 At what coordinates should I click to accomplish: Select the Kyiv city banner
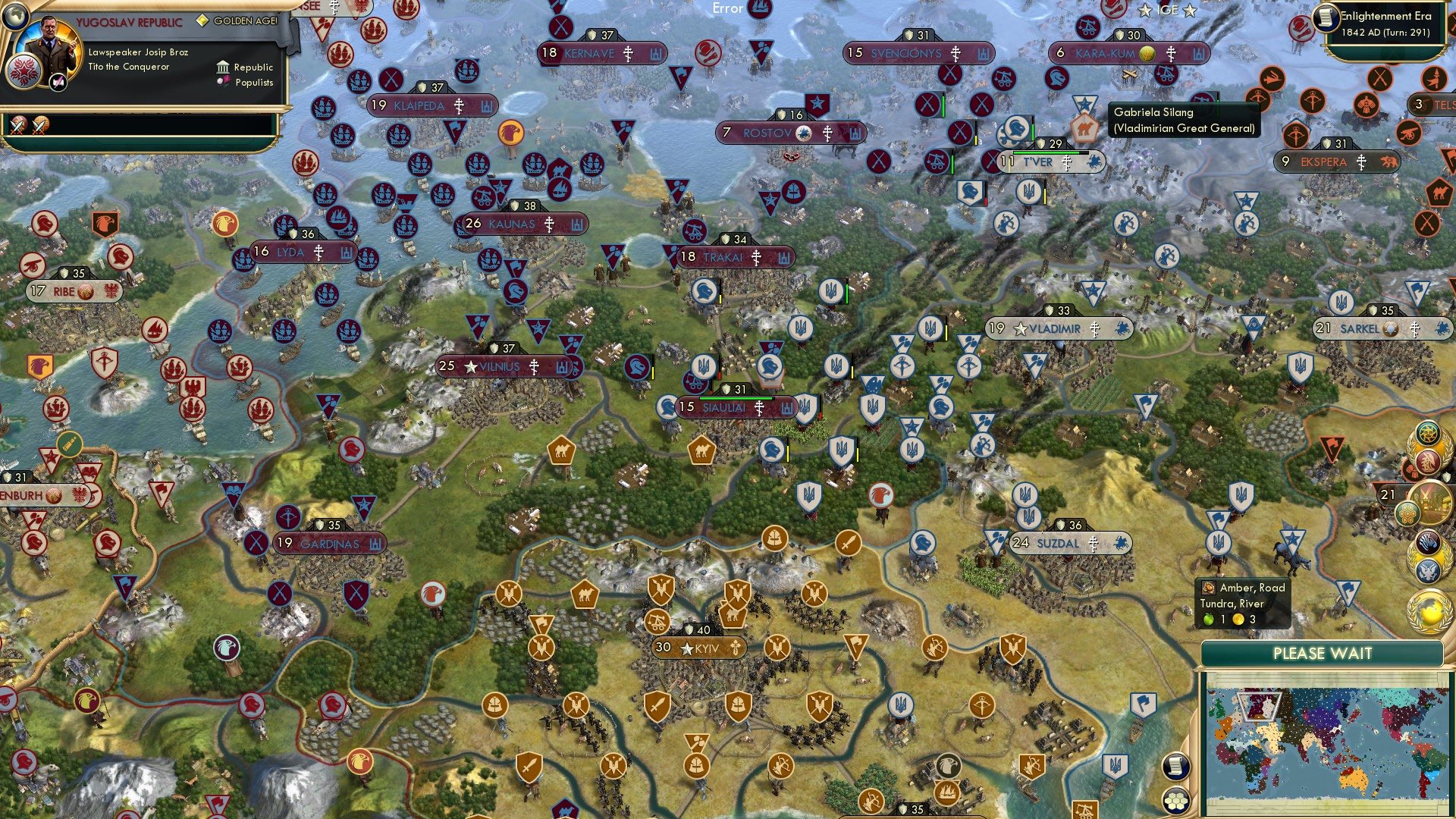pyautogui.click(x=695, y=648)
